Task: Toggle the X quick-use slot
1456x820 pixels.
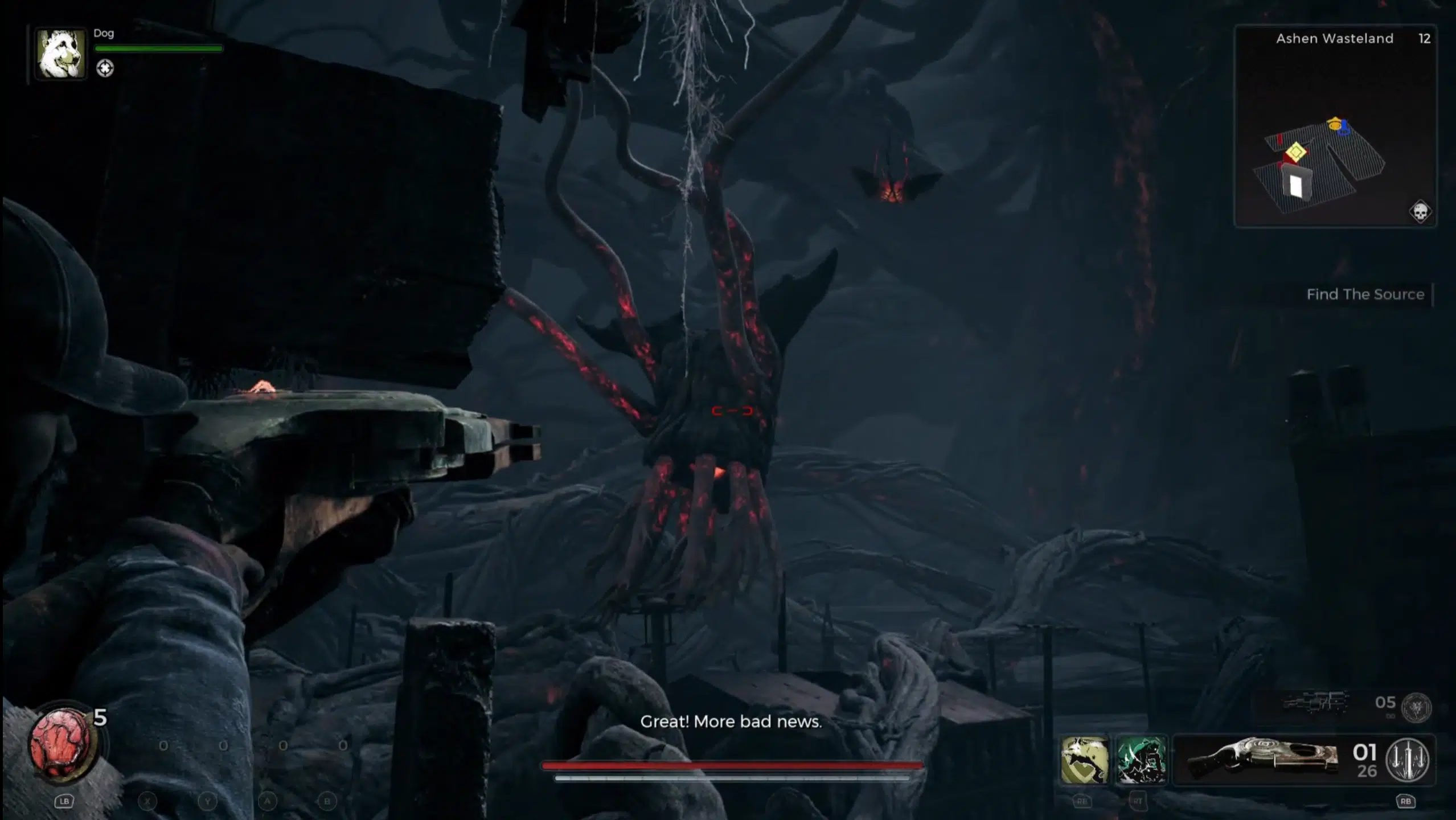Action: click(147, 801)
